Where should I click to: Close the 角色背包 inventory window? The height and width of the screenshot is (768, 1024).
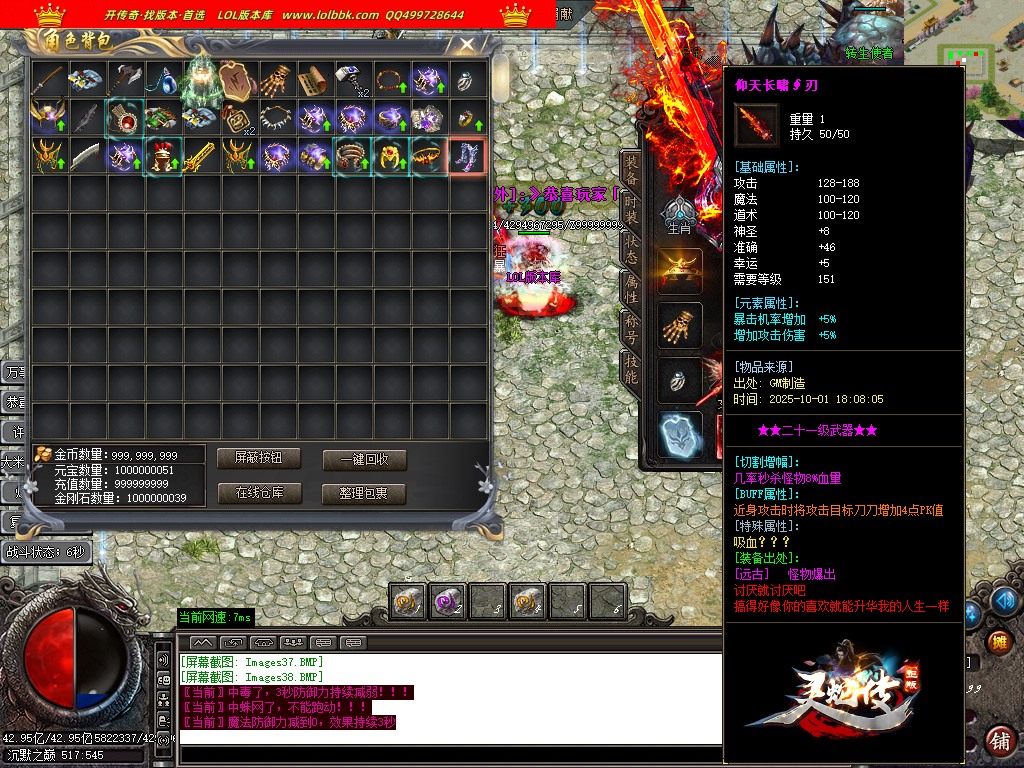click(467, 44)
